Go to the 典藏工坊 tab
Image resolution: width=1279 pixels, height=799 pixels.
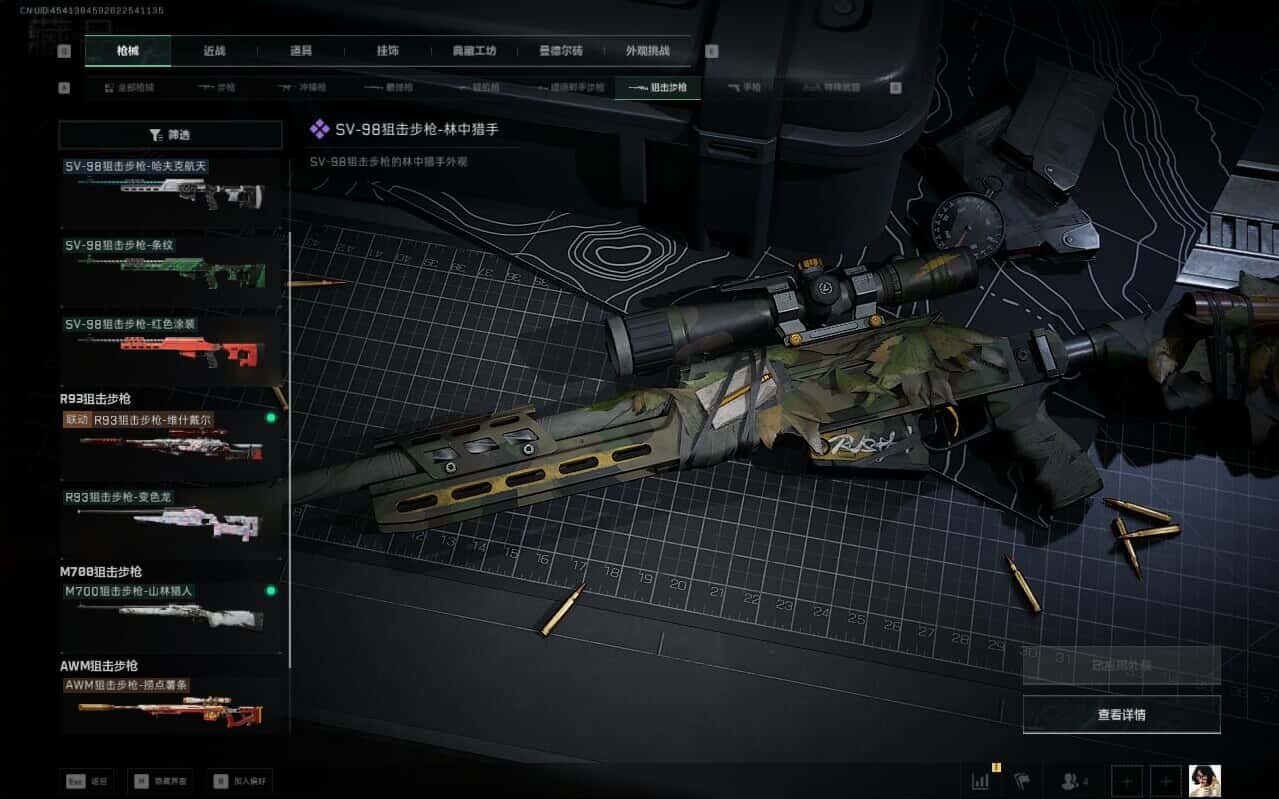(474, 51)
